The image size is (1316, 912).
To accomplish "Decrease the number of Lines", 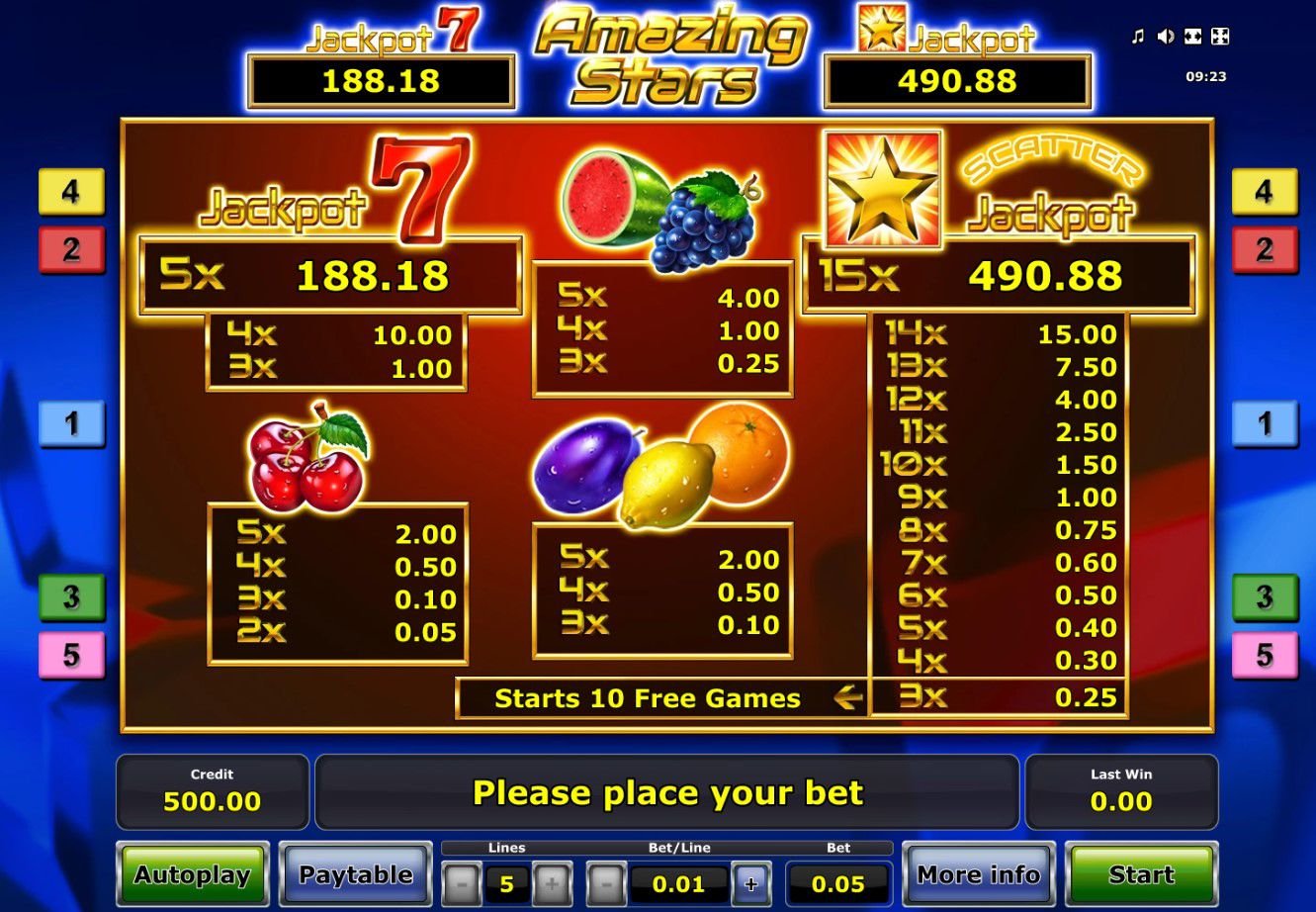I will click(462, 883).
